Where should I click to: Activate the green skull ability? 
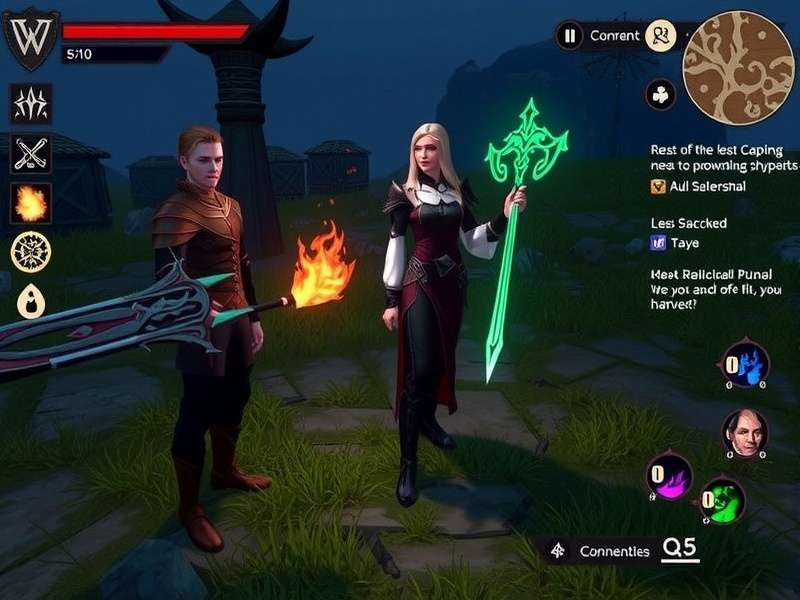722,500
